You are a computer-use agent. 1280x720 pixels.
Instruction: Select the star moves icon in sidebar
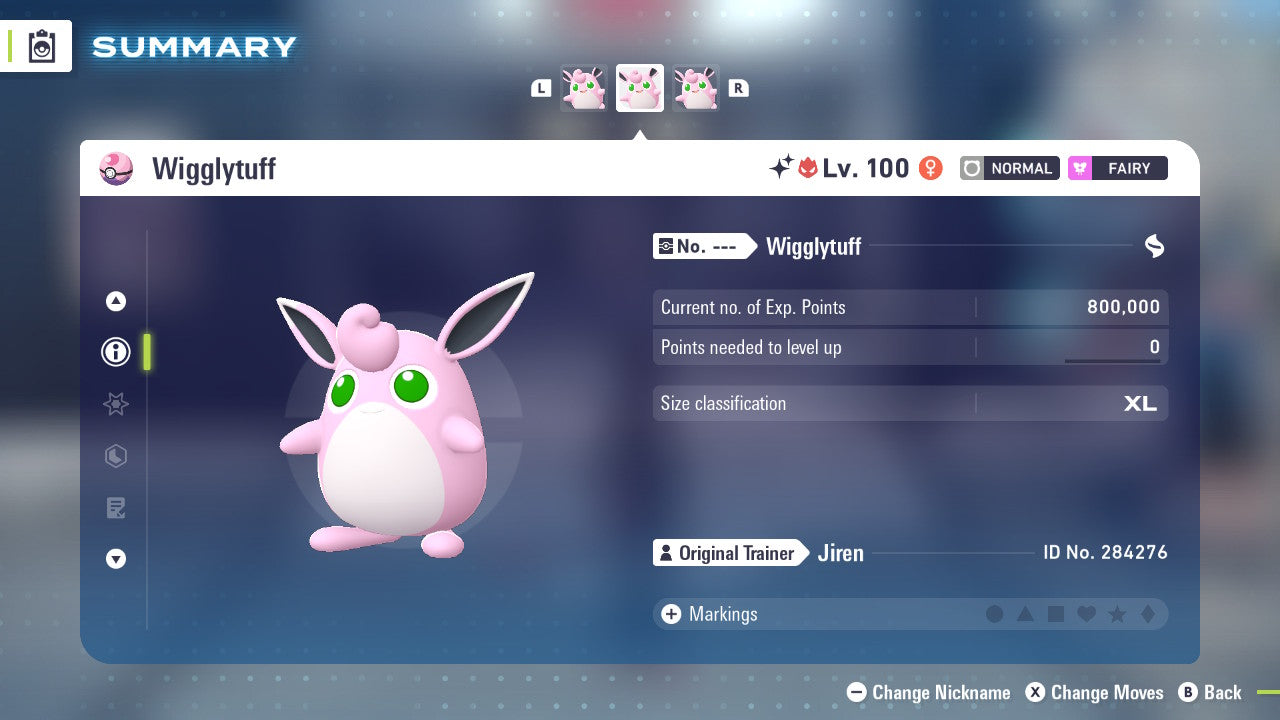(x=116, y=404)
